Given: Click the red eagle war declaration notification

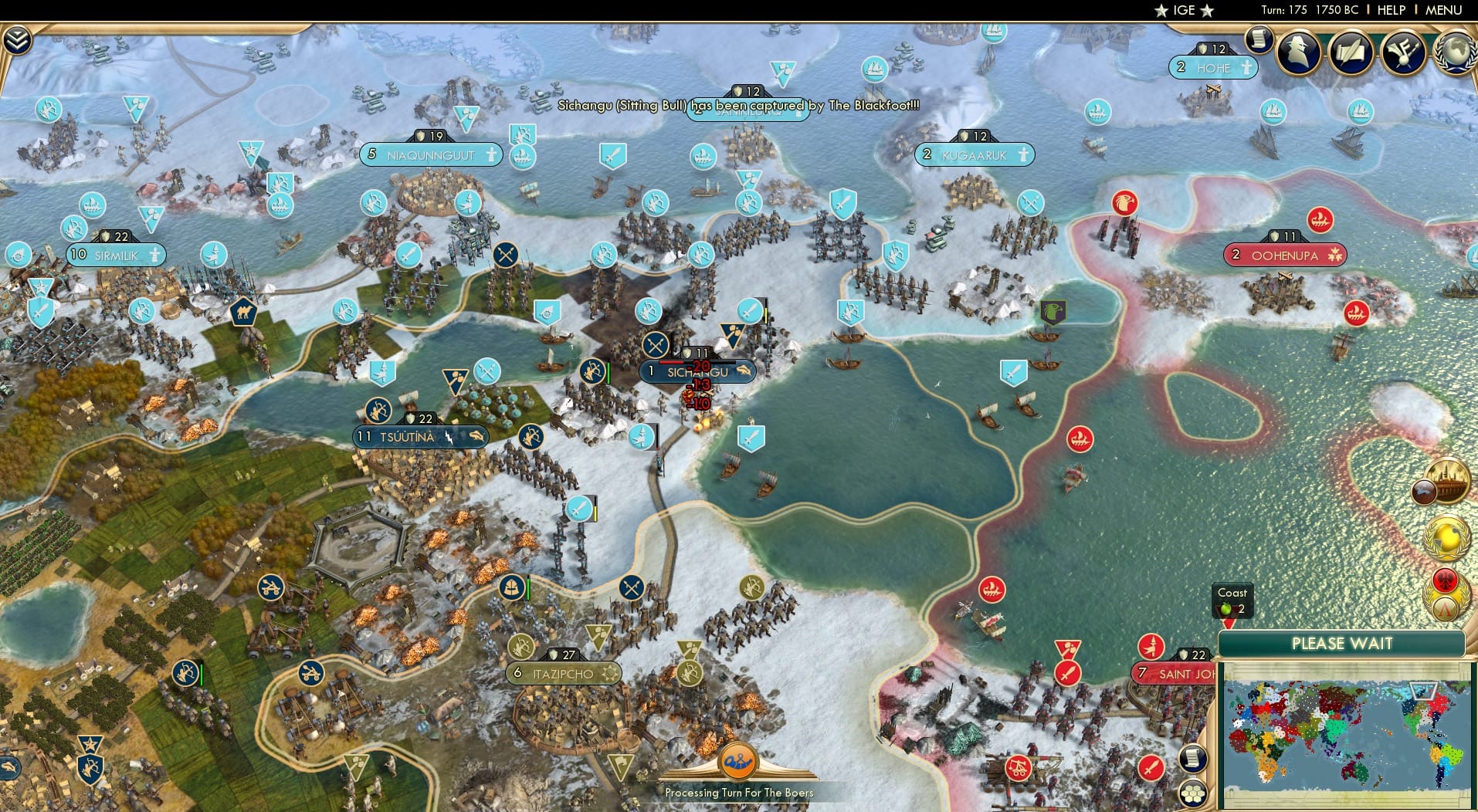Looking at the screenshot, I should point(1445,580).
